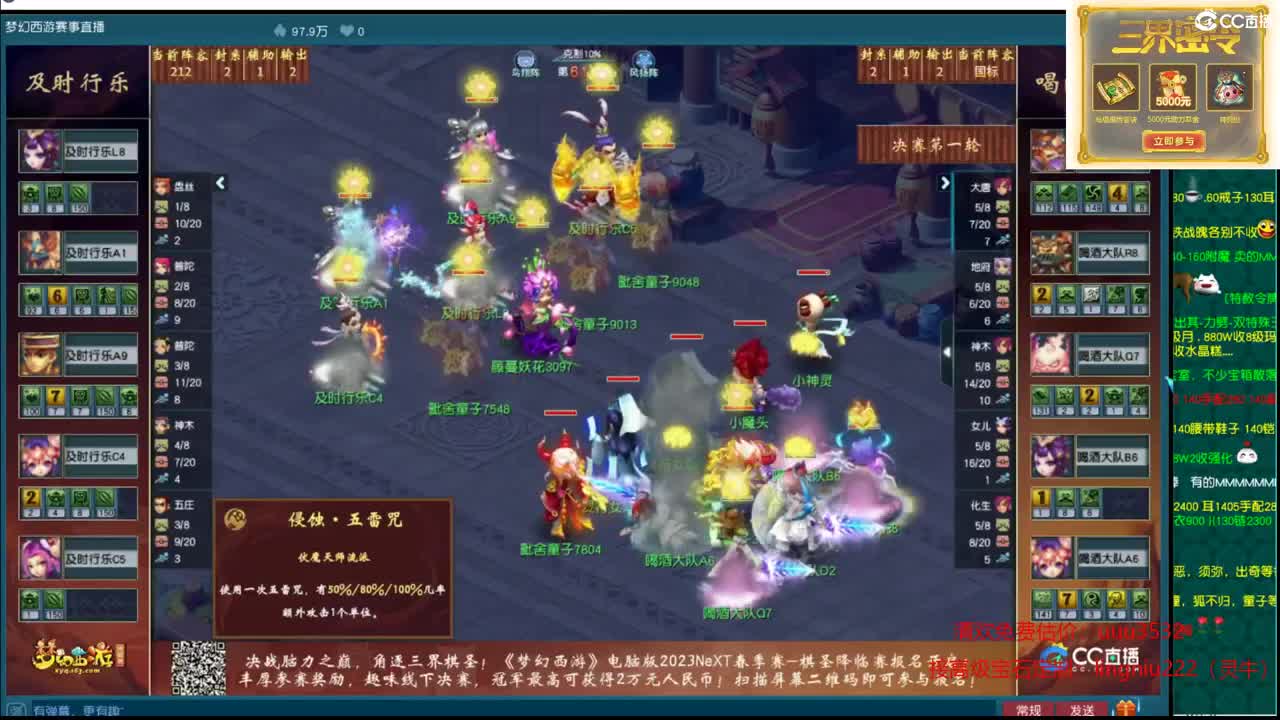Viewport: 1280px width, 720px height.
Task: Open the 常规 chat style dropdown
Action: [1029, 707]
